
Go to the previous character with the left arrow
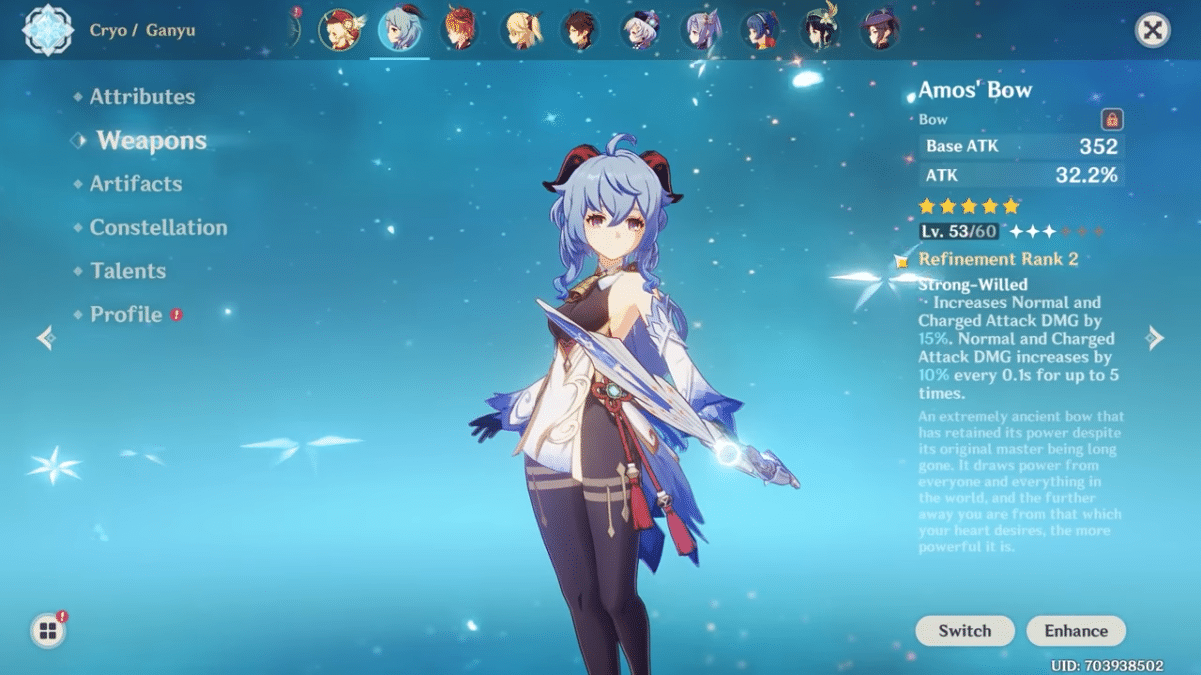45,338
